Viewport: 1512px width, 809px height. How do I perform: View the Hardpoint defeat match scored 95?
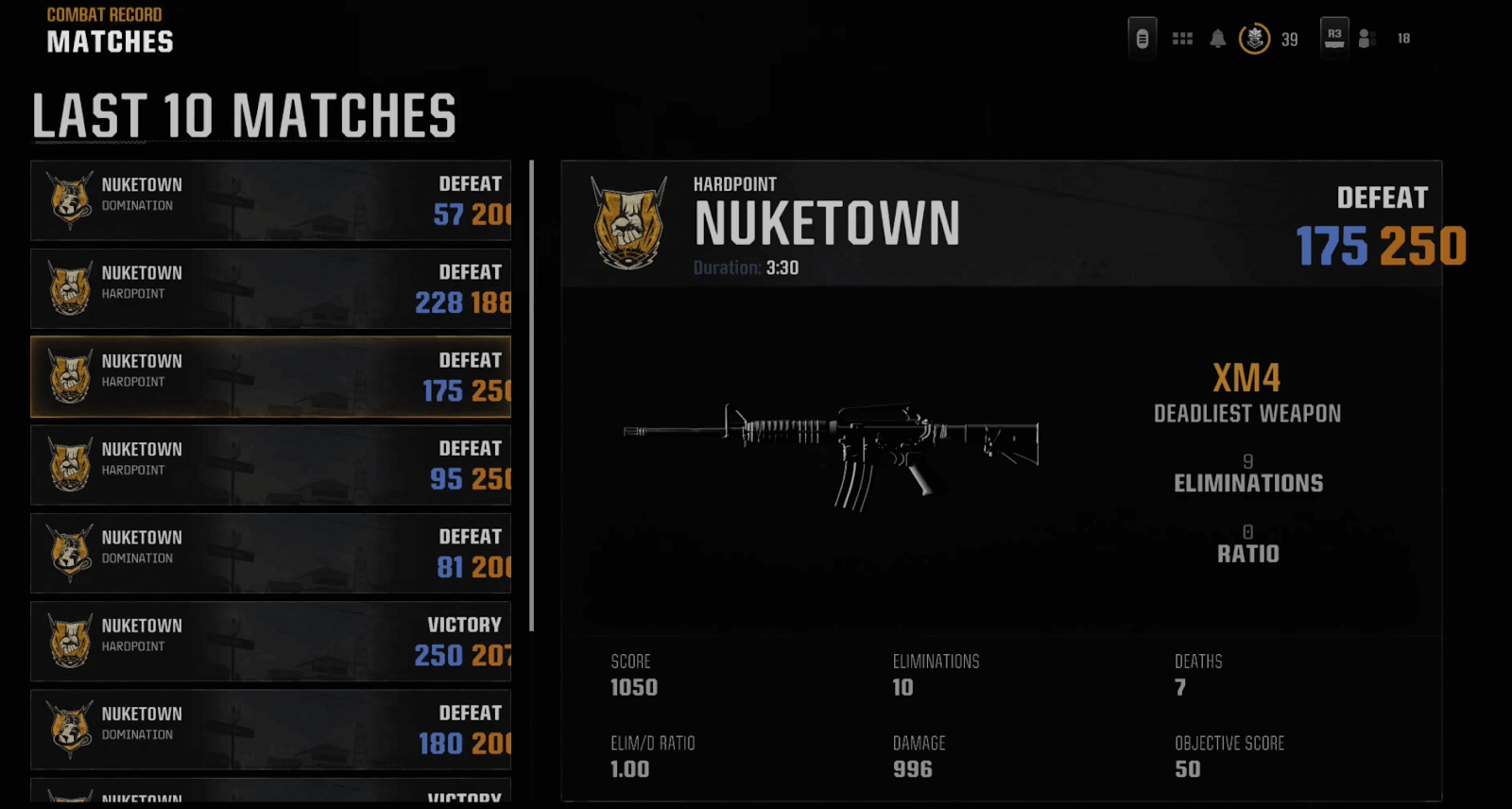click(270, 464)
